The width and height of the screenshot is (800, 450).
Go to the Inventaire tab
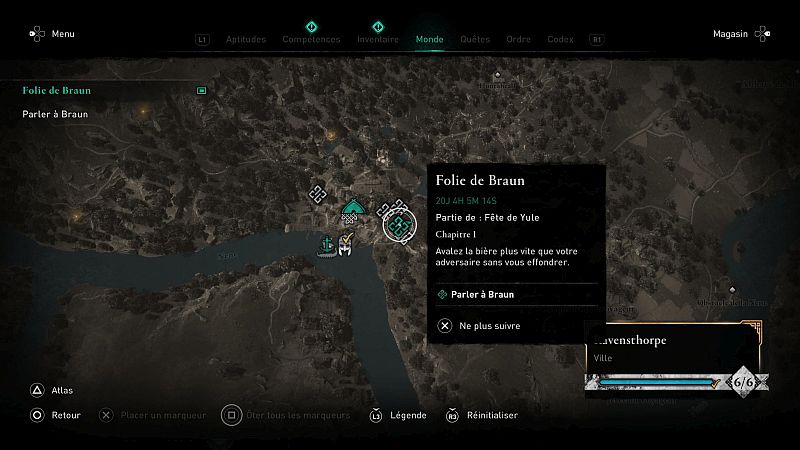(x=378, y=40)
